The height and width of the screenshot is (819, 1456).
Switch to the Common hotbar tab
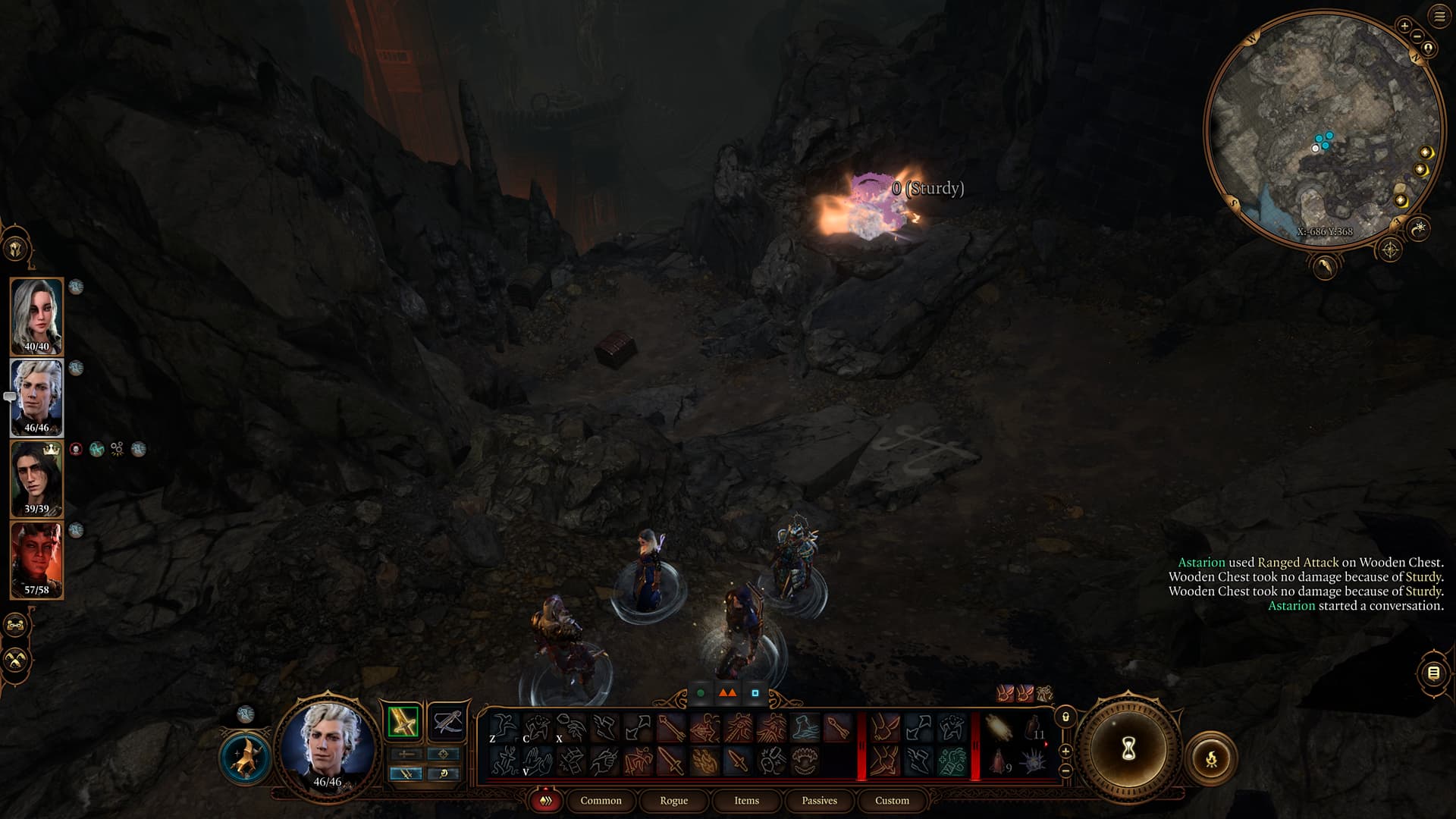[x=601, y=800]
